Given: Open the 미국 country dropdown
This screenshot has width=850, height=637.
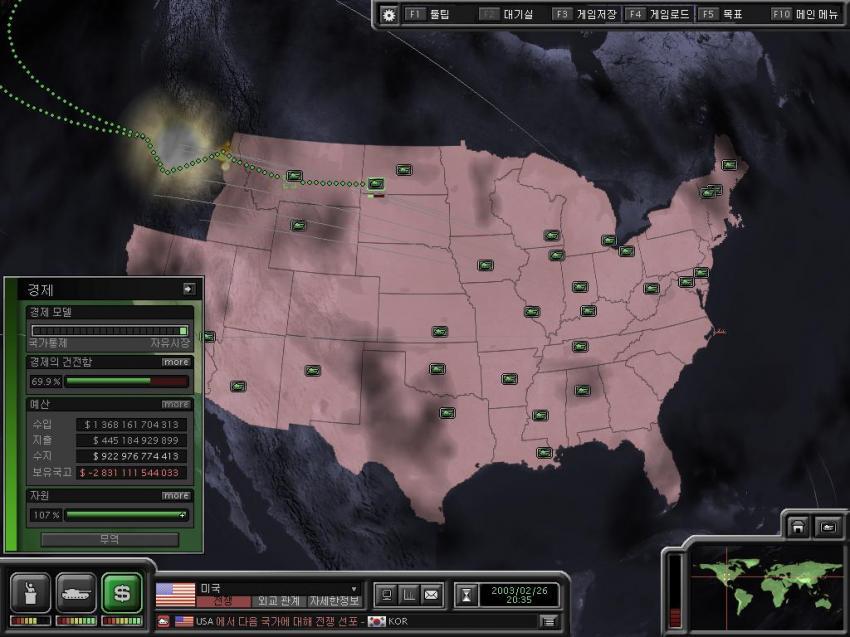Looking at the screenshot, I should pyautogui.click(x=353, y=589).
